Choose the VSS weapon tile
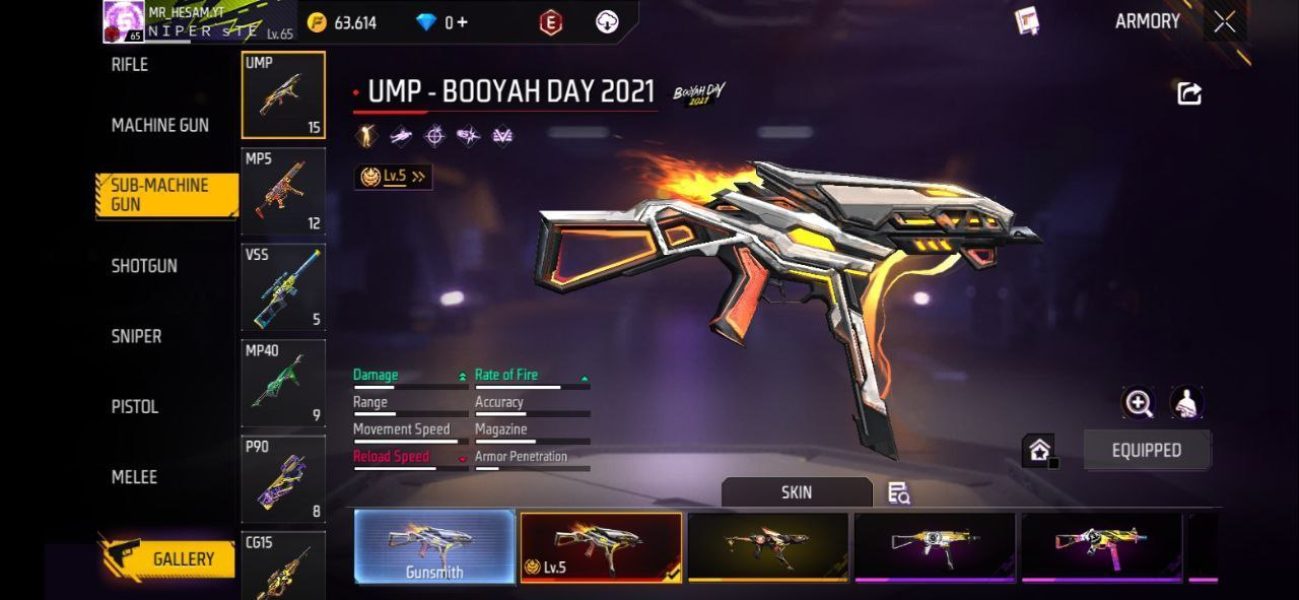Screen dimensions: 1299x600 283,287
